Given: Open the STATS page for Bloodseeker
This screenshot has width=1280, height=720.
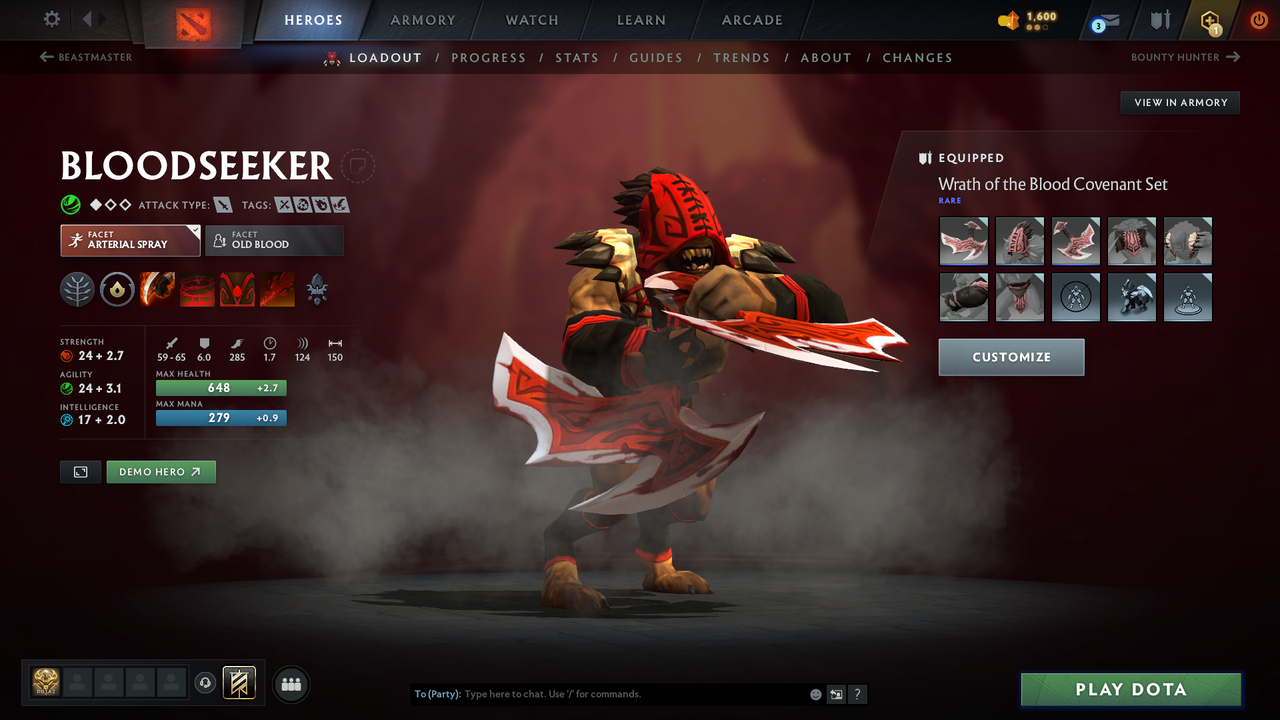Looking at the screenshot, I should [577, 57].
